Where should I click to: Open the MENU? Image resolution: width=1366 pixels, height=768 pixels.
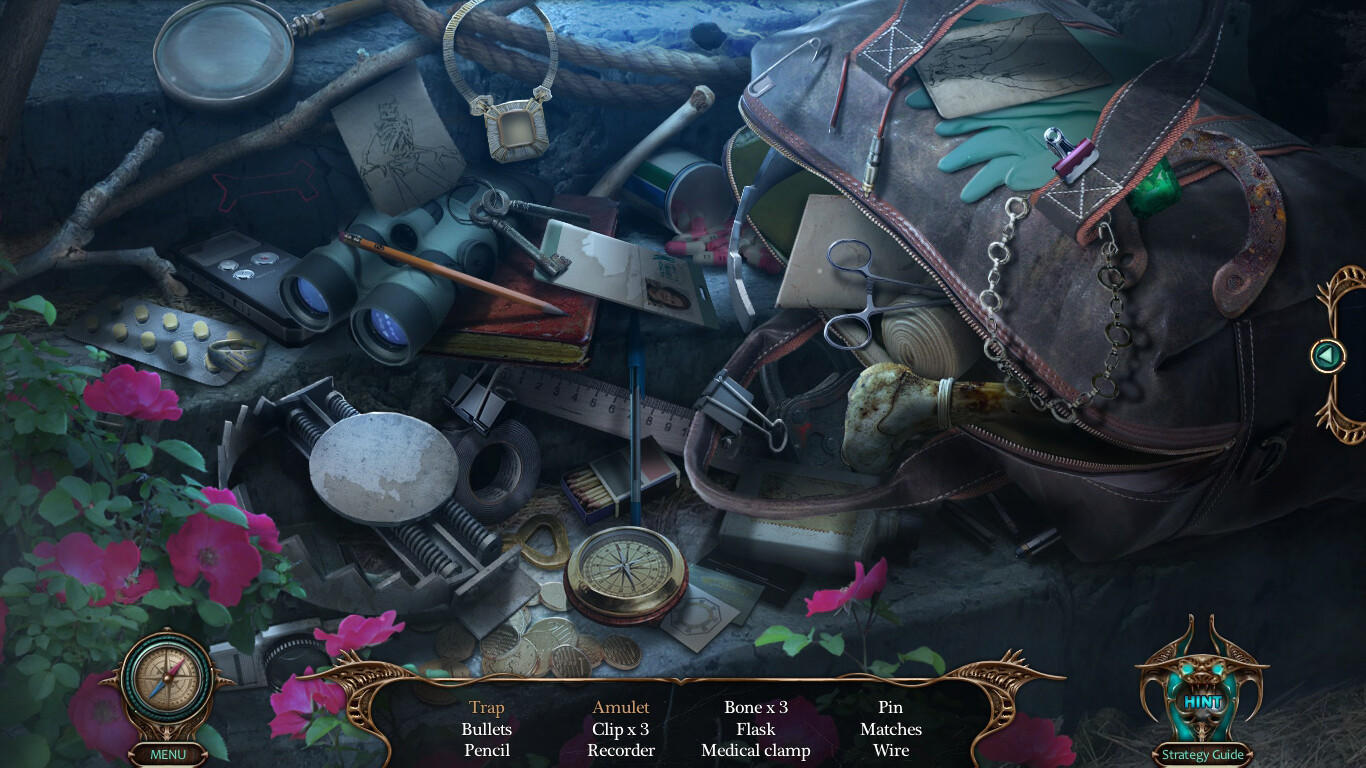(167, 754)
